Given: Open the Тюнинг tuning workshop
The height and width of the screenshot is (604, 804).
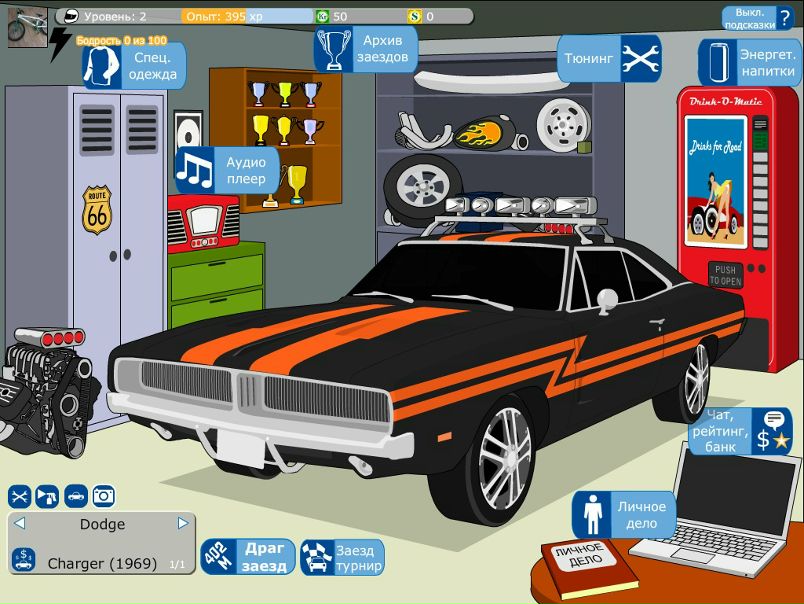Looking at the screenshot, I should [609, 59].
